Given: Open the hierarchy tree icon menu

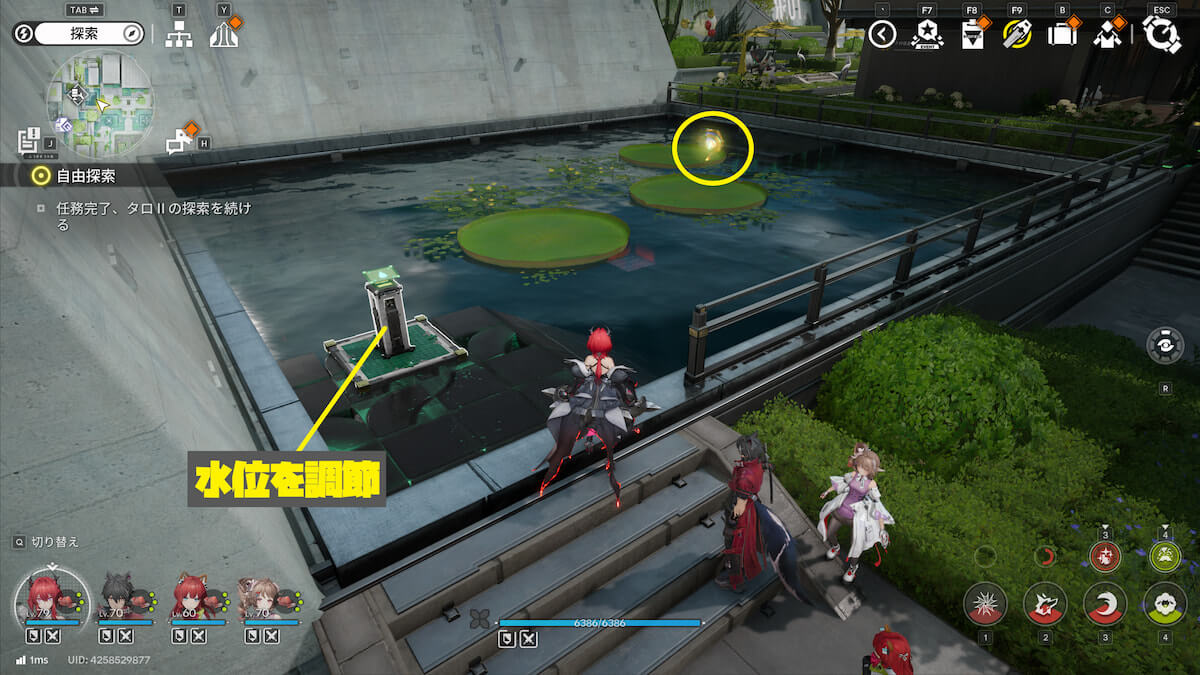Looking at the screenshot, I should click(179, 35).
